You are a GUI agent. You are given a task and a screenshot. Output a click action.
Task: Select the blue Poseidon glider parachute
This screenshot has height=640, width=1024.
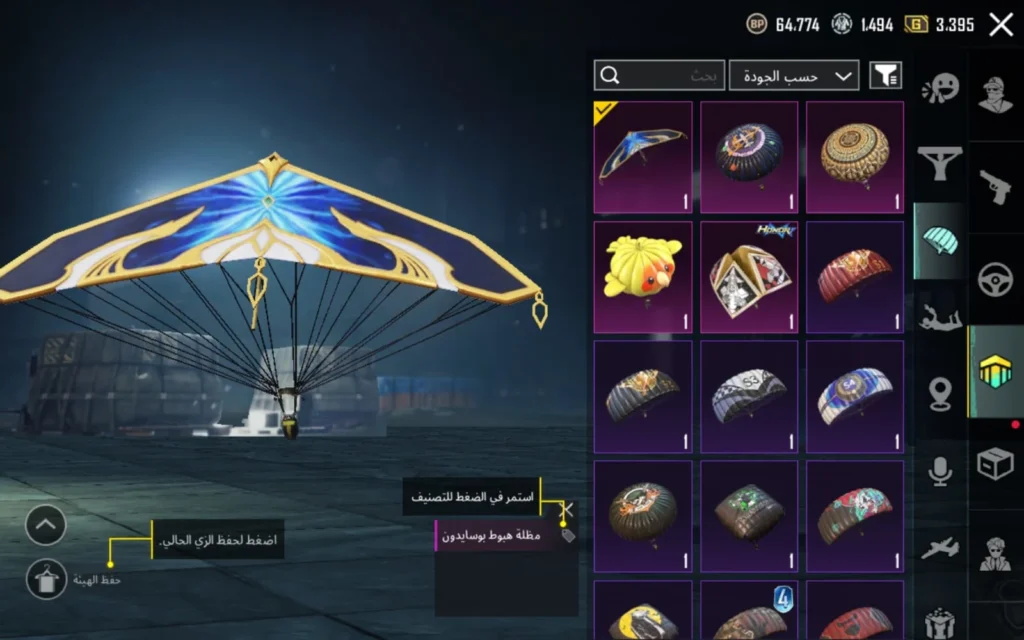point(642,157)
